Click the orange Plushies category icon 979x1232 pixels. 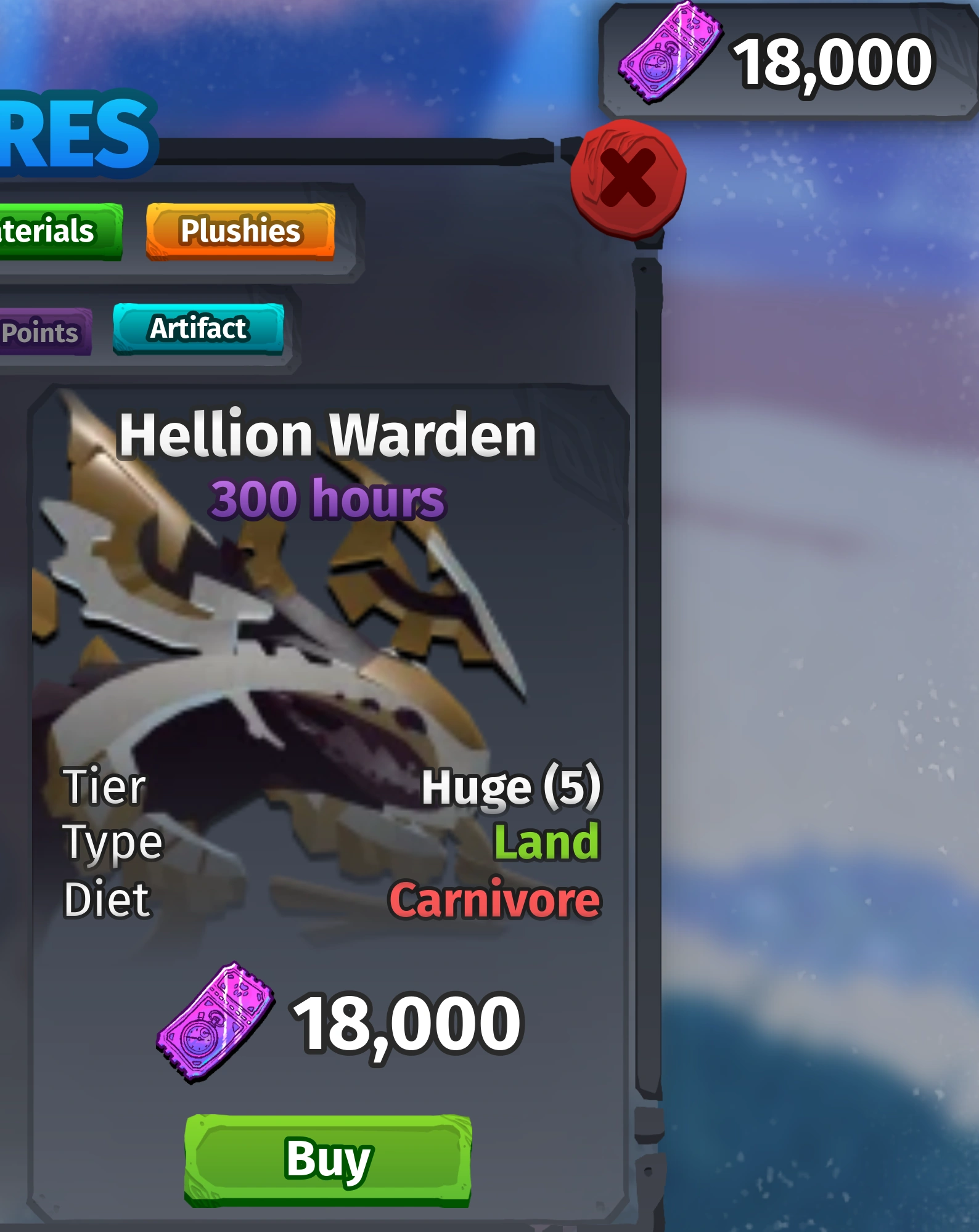coord(240,232)
